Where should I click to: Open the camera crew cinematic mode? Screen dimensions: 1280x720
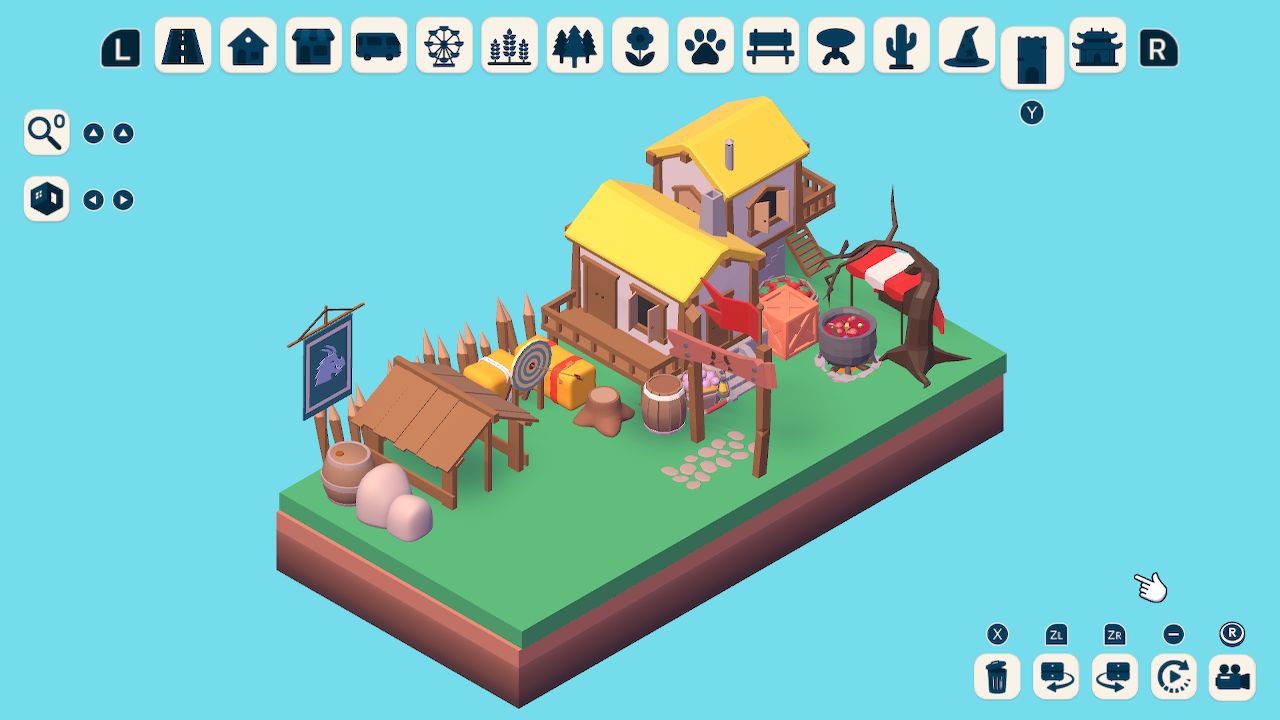coord(1232,677)
